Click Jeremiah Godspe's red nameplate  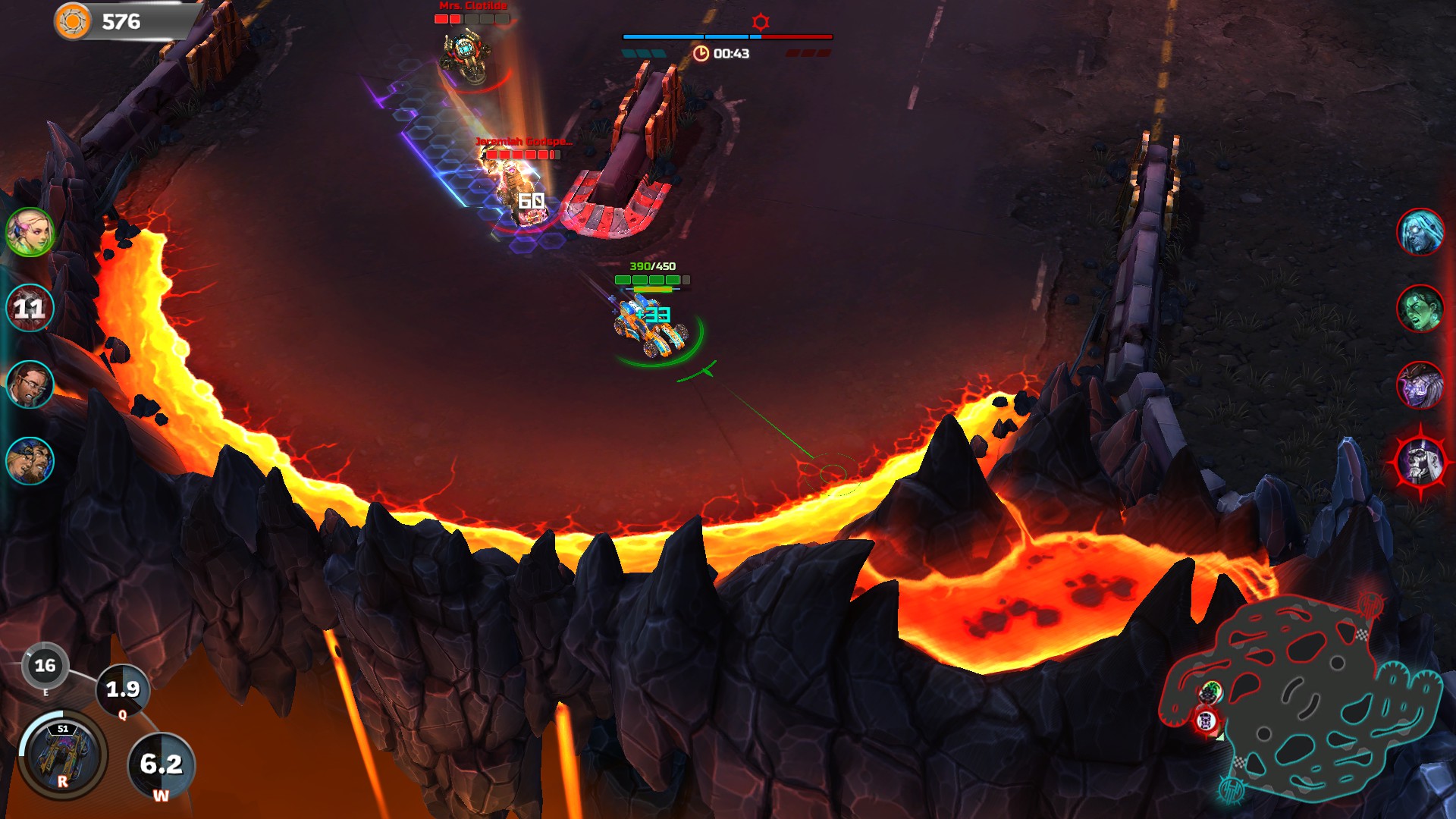519,143
